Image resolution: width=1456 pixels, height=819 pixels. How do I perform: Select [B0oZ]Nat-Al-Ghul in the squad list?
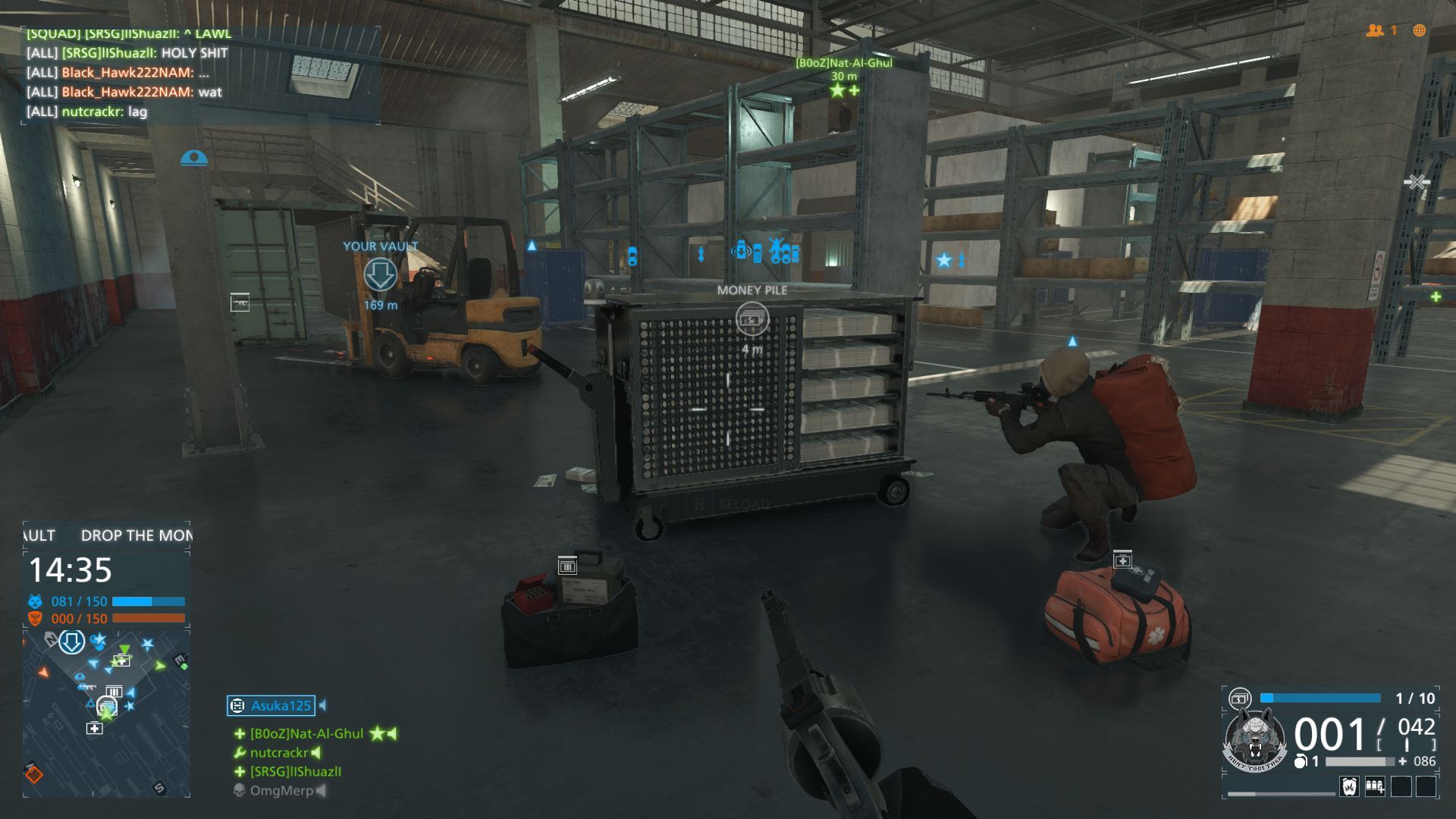(306, 734)
